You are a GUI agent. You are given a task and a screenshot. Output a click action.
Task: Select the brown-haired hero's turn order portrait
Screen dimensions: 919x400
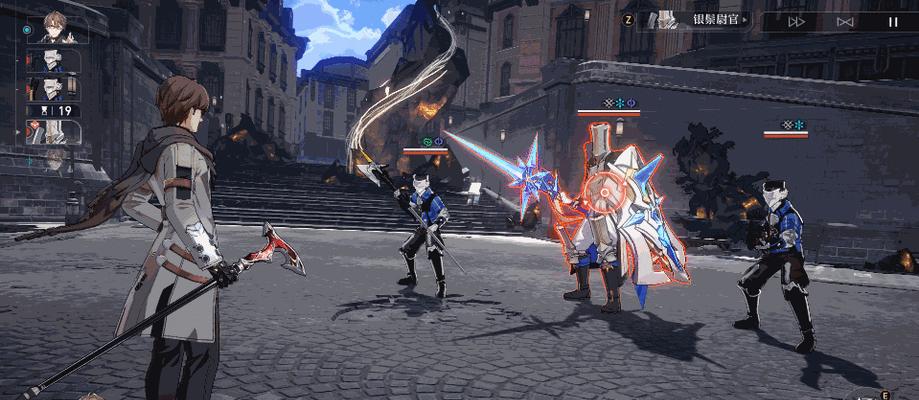(56, 30)
